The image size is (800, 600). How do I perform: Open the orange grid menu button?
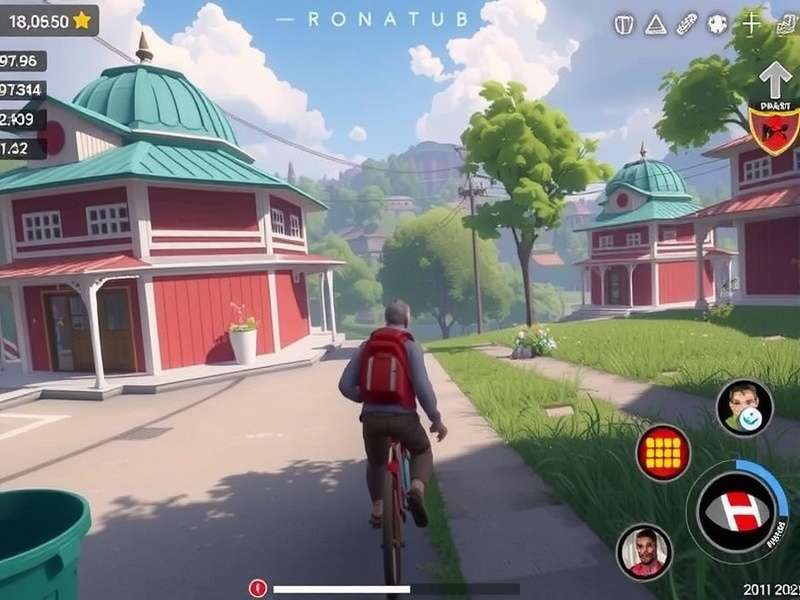pyautogui.click(x=663, y=452)
